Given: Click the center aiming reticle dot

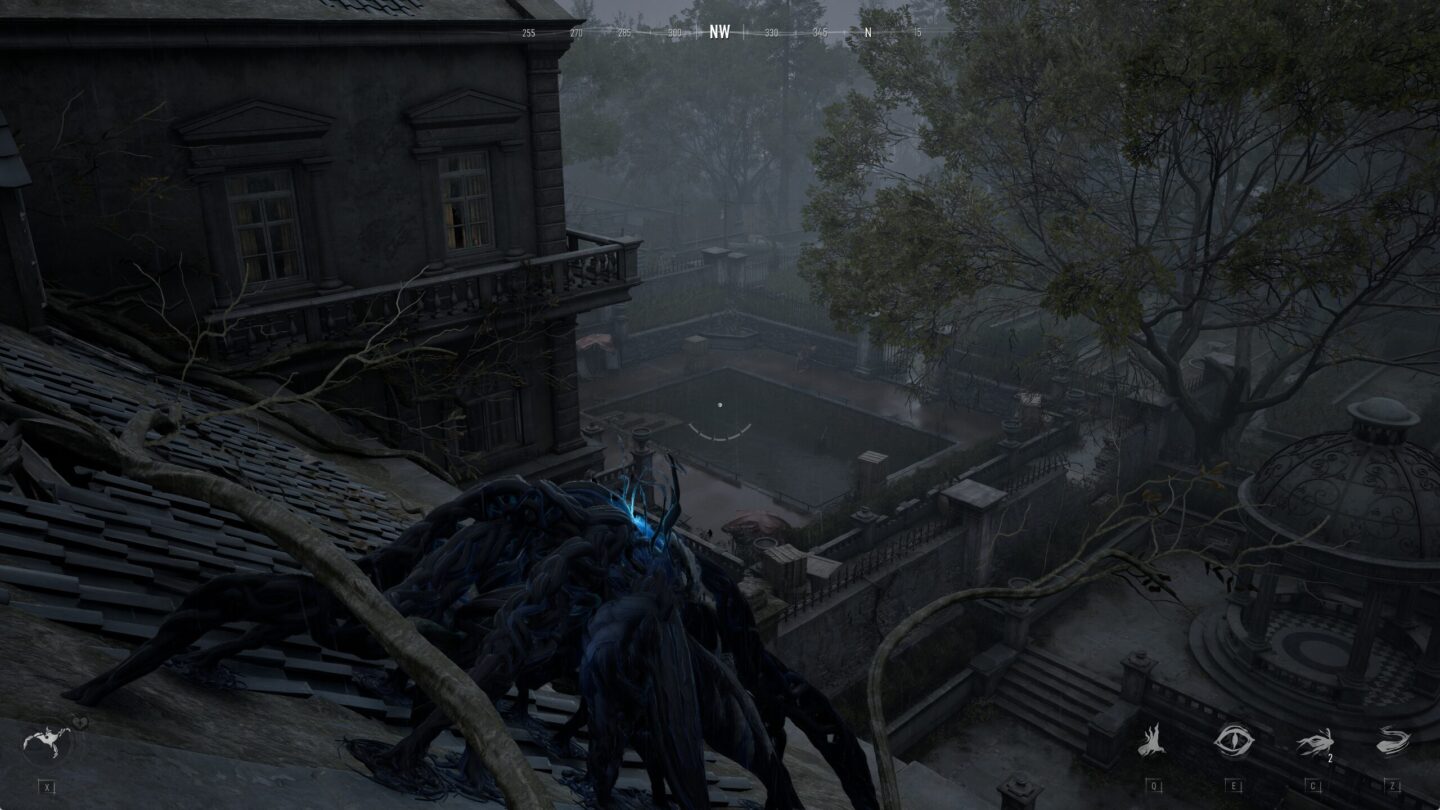Looking at the screenshot, I should 720,404.
